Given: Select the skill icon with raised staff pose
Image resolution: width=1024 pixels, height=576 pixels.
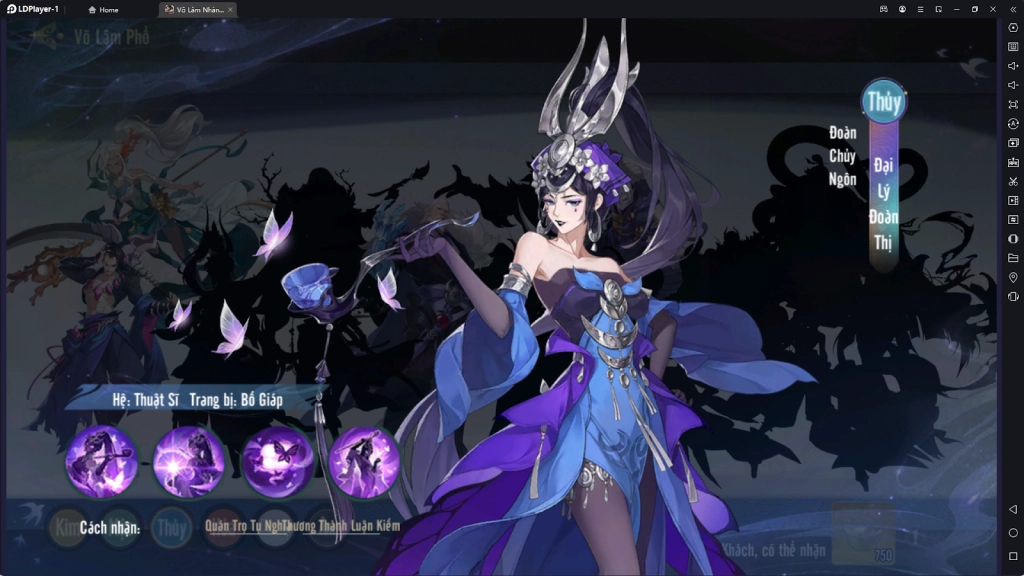Looking at the screenshot, I should click(364, 461).
